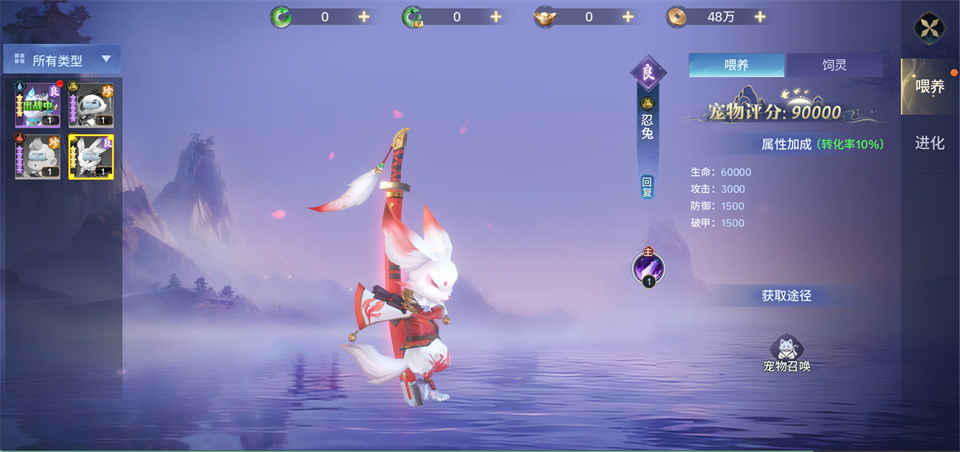Switch to the top 喂养 sub-tab
This screenshot has height=452, width=960.
coord(737,66)
